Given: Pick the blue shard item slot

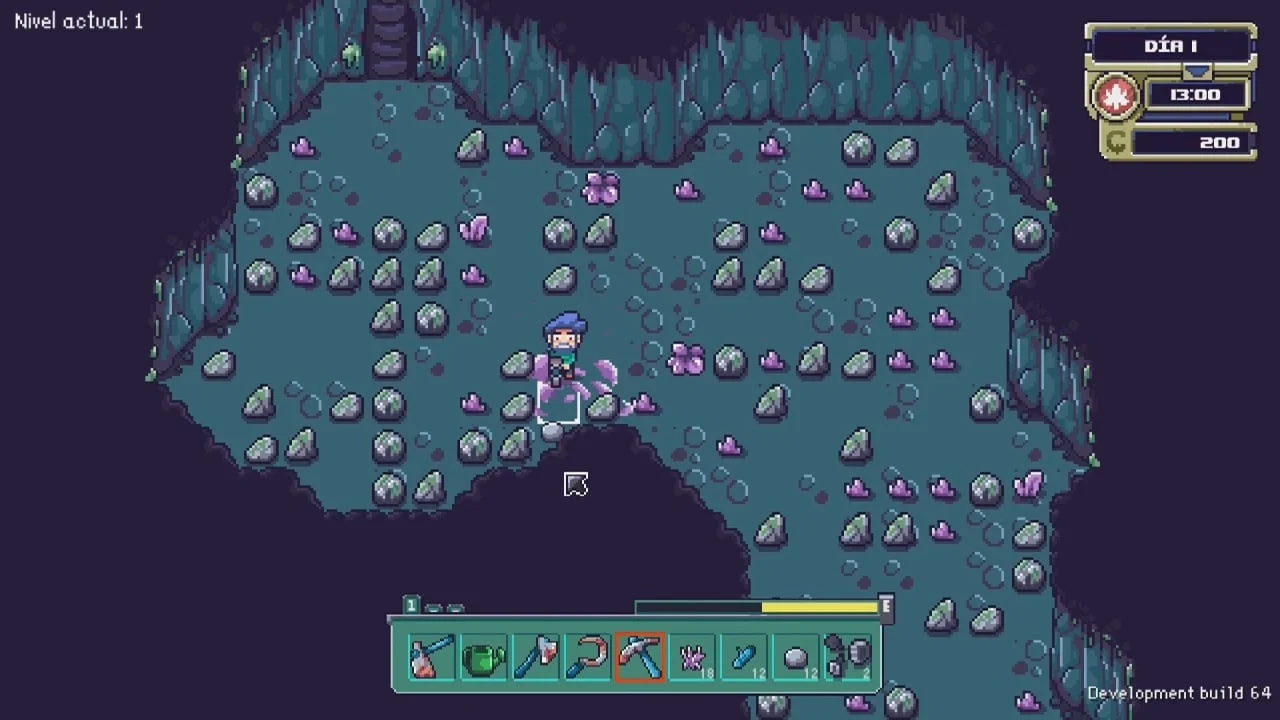Looking at the screenshot, I should (744, 657).
